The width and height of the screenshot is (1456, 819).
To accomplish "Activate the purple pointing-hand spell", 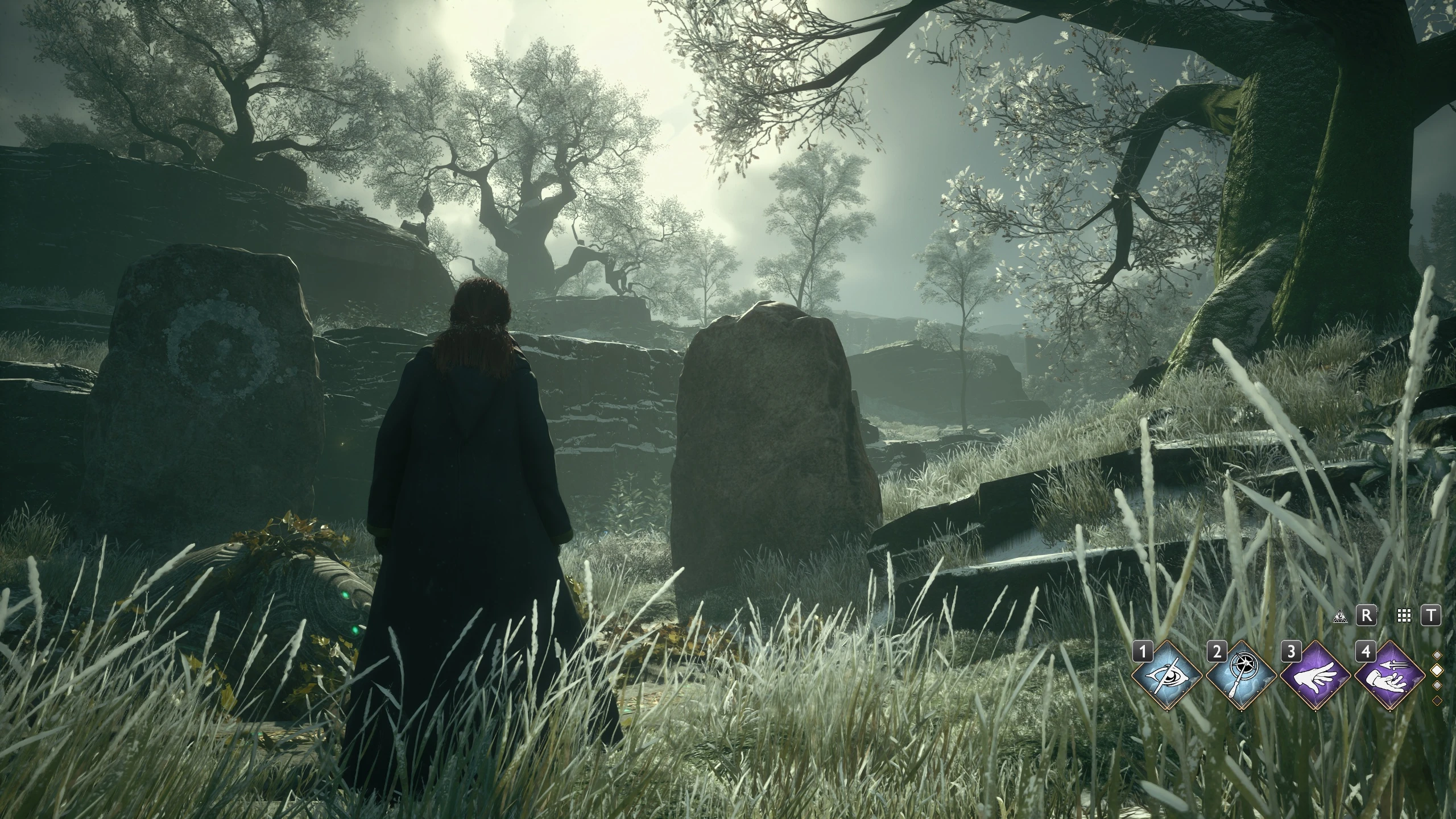I will click(x=1315, y=675).
